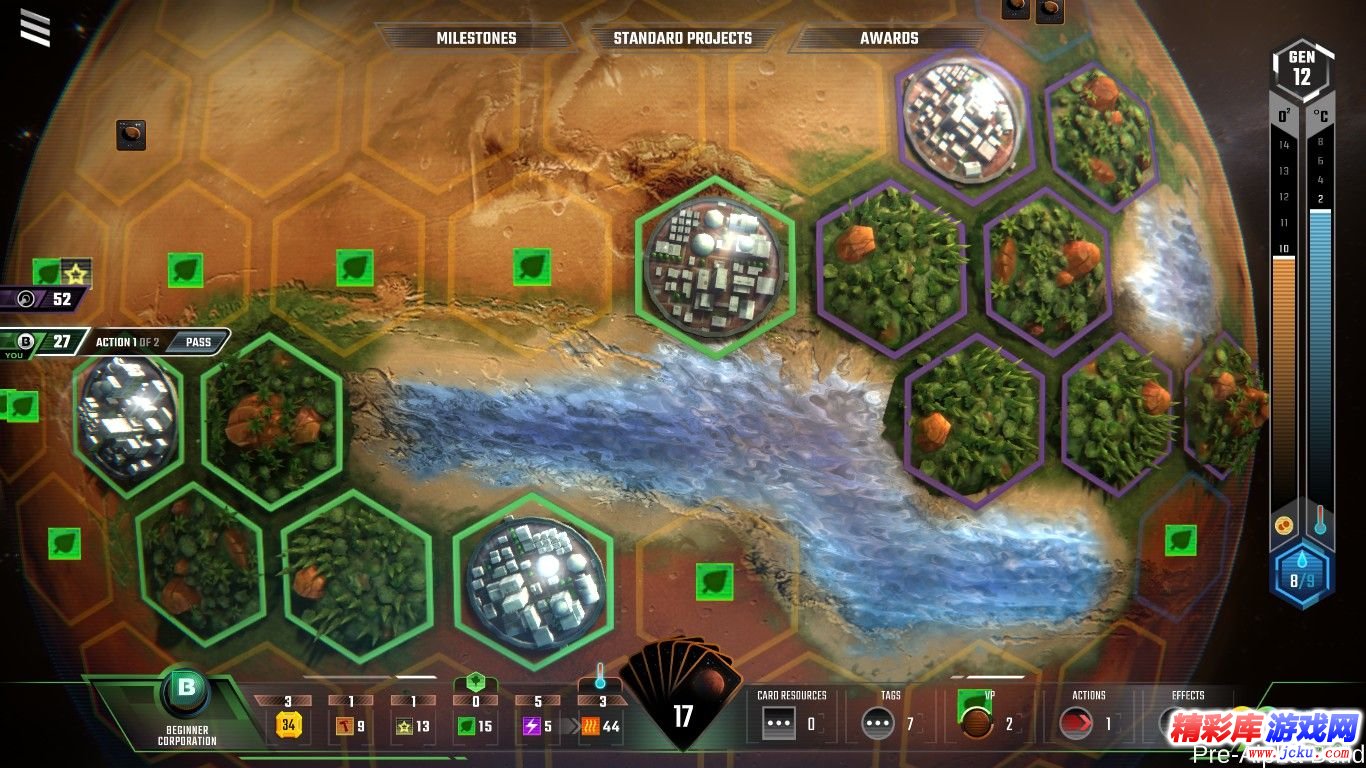This screenshot has height=768, width=1366.
Task: Convert plants using the greenery button
Action: coord(475,684)
